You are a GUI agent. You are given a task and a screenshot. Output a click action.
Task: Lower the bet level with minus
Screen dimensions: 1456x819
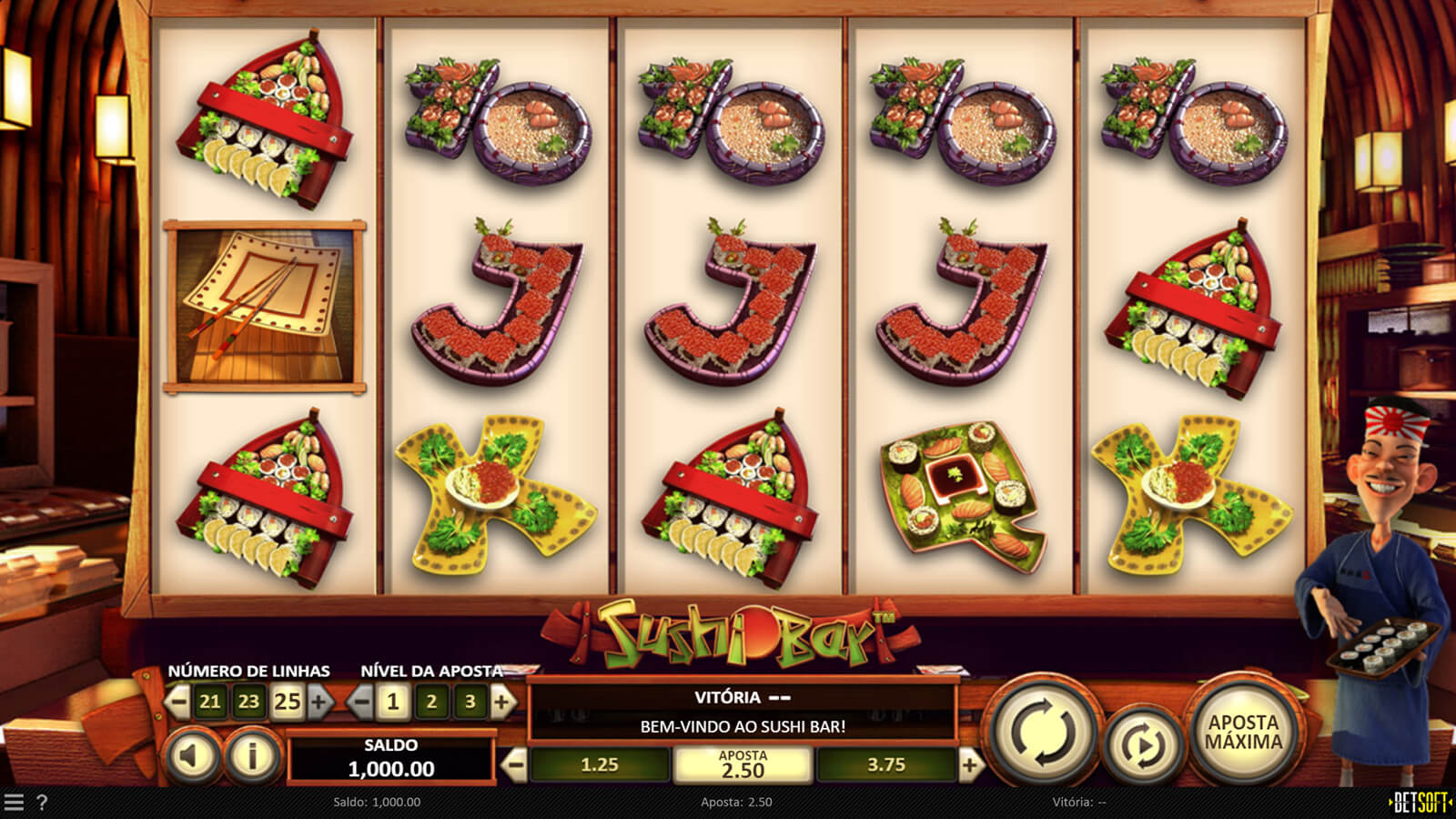pos(361,702)
